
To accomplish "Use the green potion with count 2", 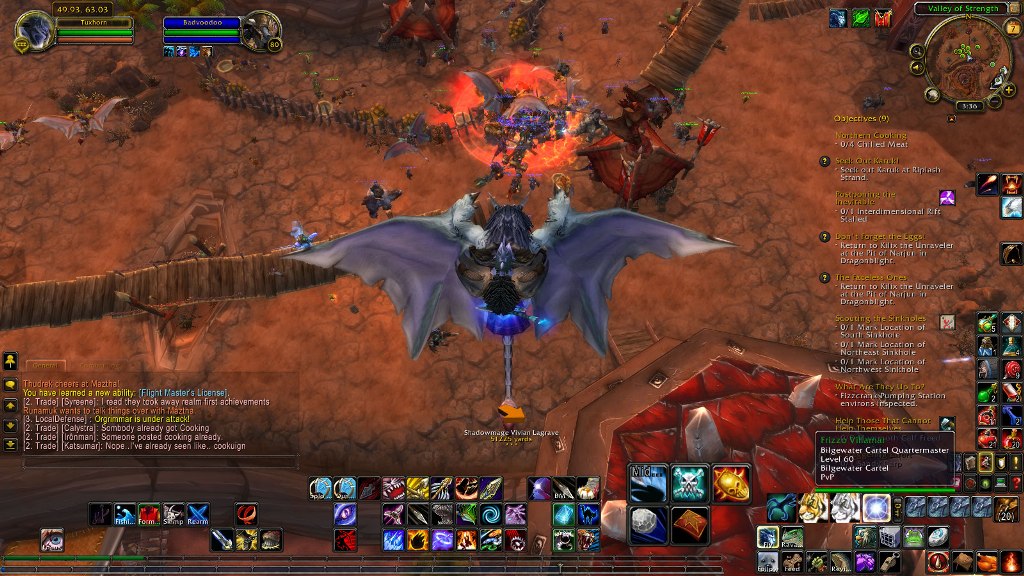I will 987,392.
